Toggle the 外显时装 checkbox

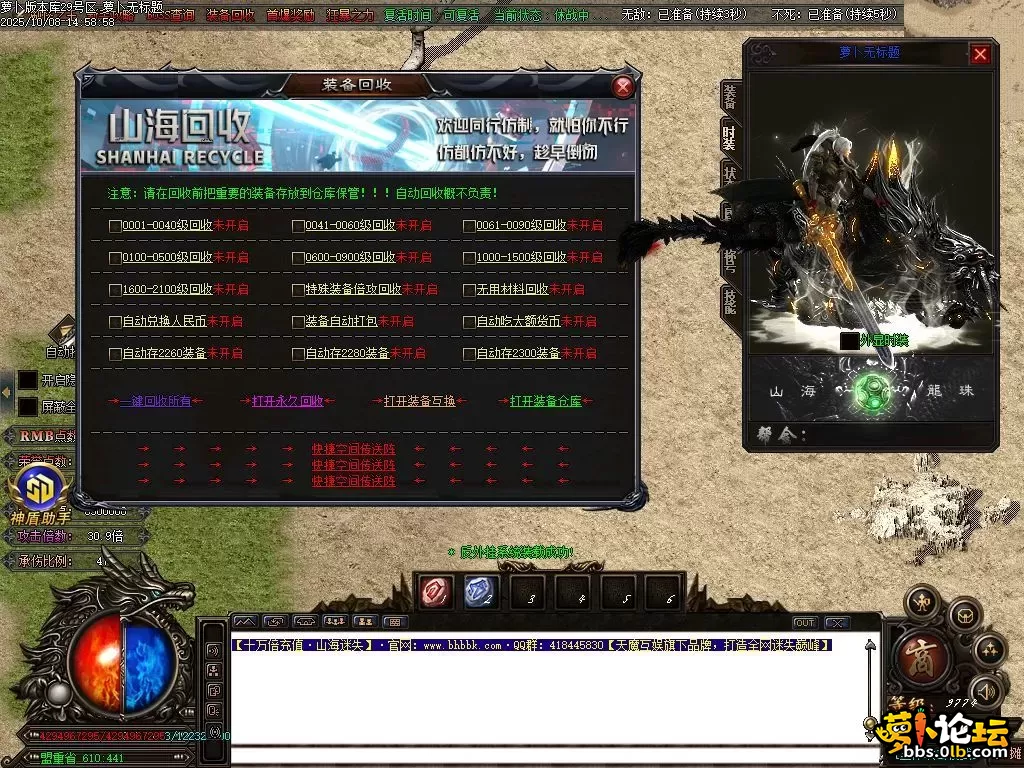(849, 341)
